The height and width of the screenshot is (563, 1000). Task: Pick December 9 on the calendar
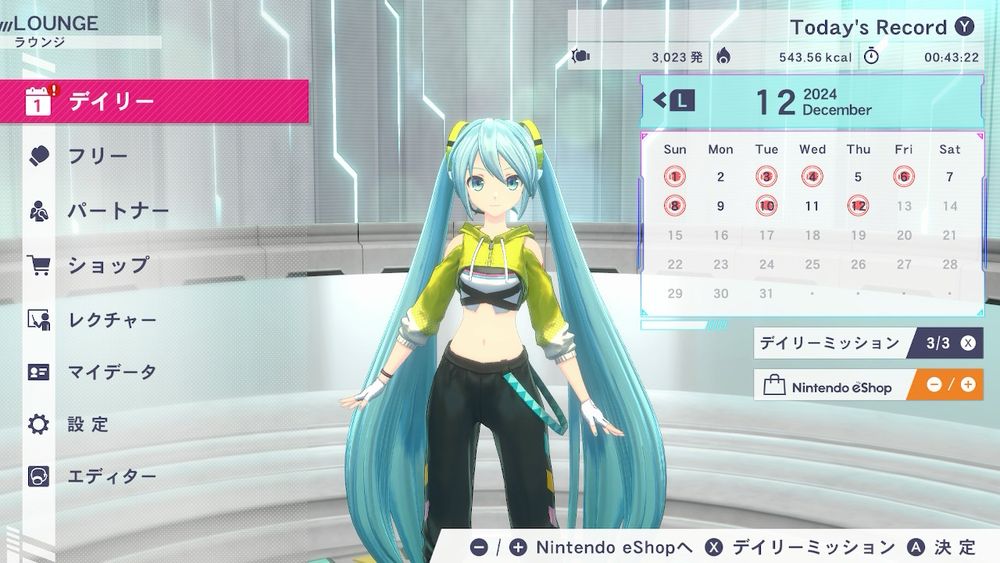pyautogui.click(x=720, y=206)
